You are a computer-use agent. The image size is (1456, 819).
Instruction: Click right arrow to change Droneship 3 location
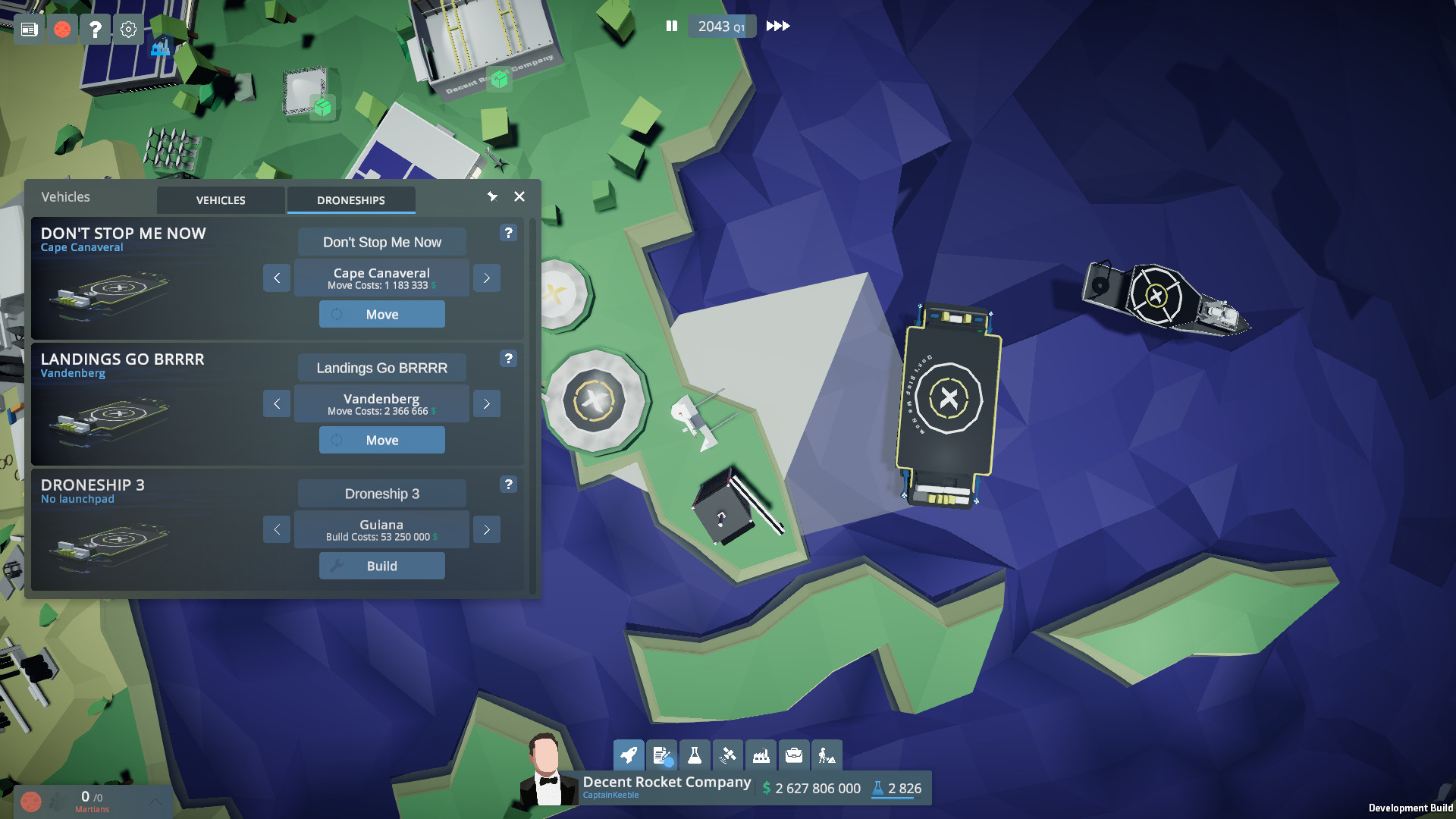[x=486, y=529]
